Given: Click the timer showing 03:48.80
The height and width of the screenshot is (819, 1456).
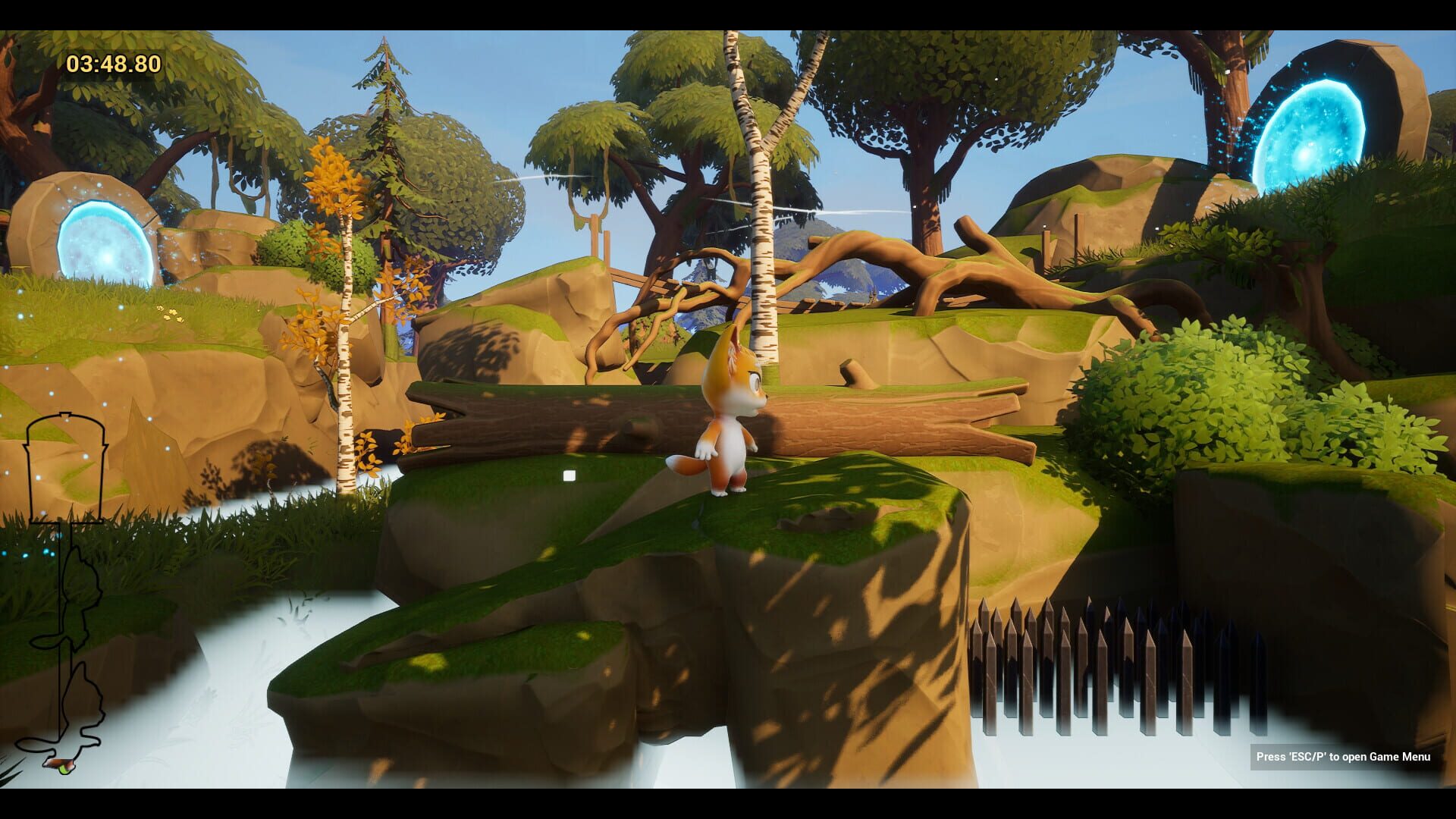Looking at the screenshot, I should [x=112, y=64].
